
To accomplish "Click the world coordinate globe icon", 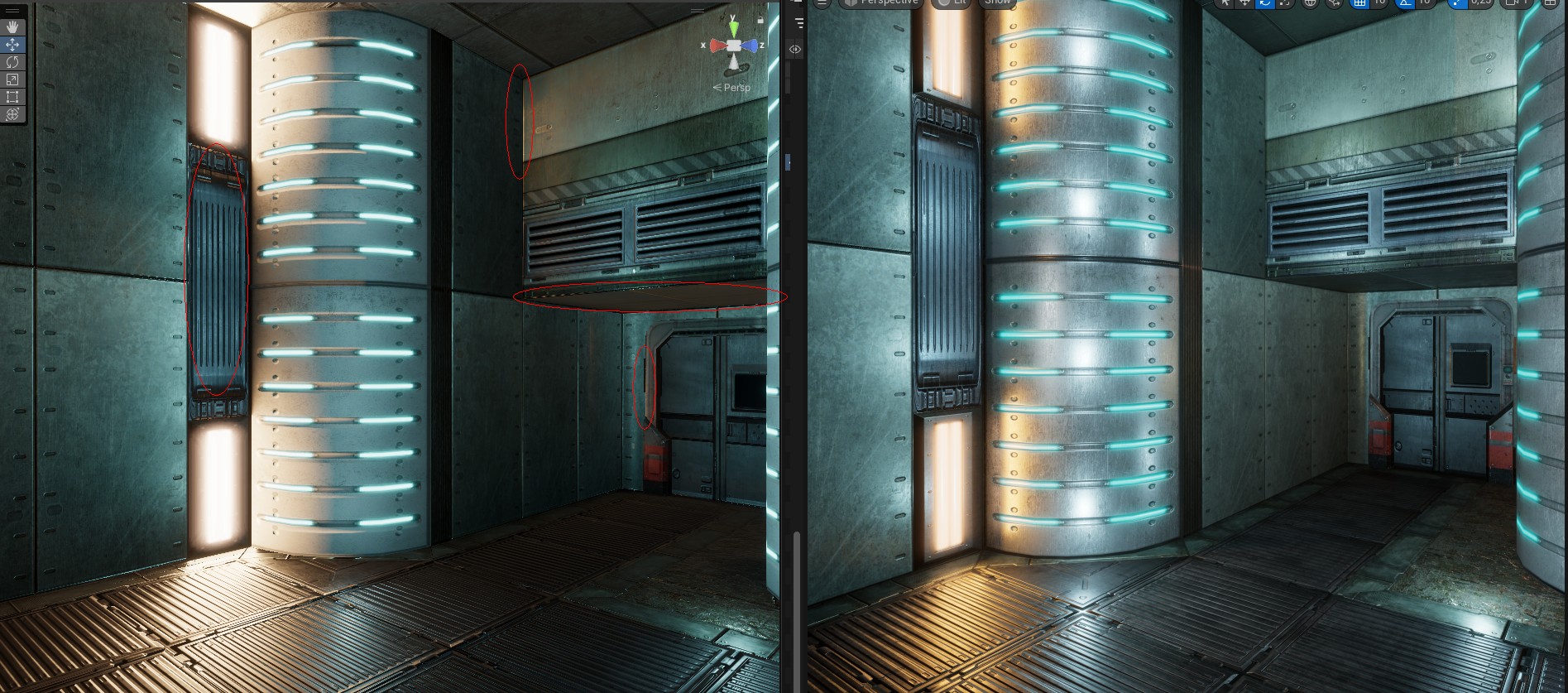I will 1310,2.
